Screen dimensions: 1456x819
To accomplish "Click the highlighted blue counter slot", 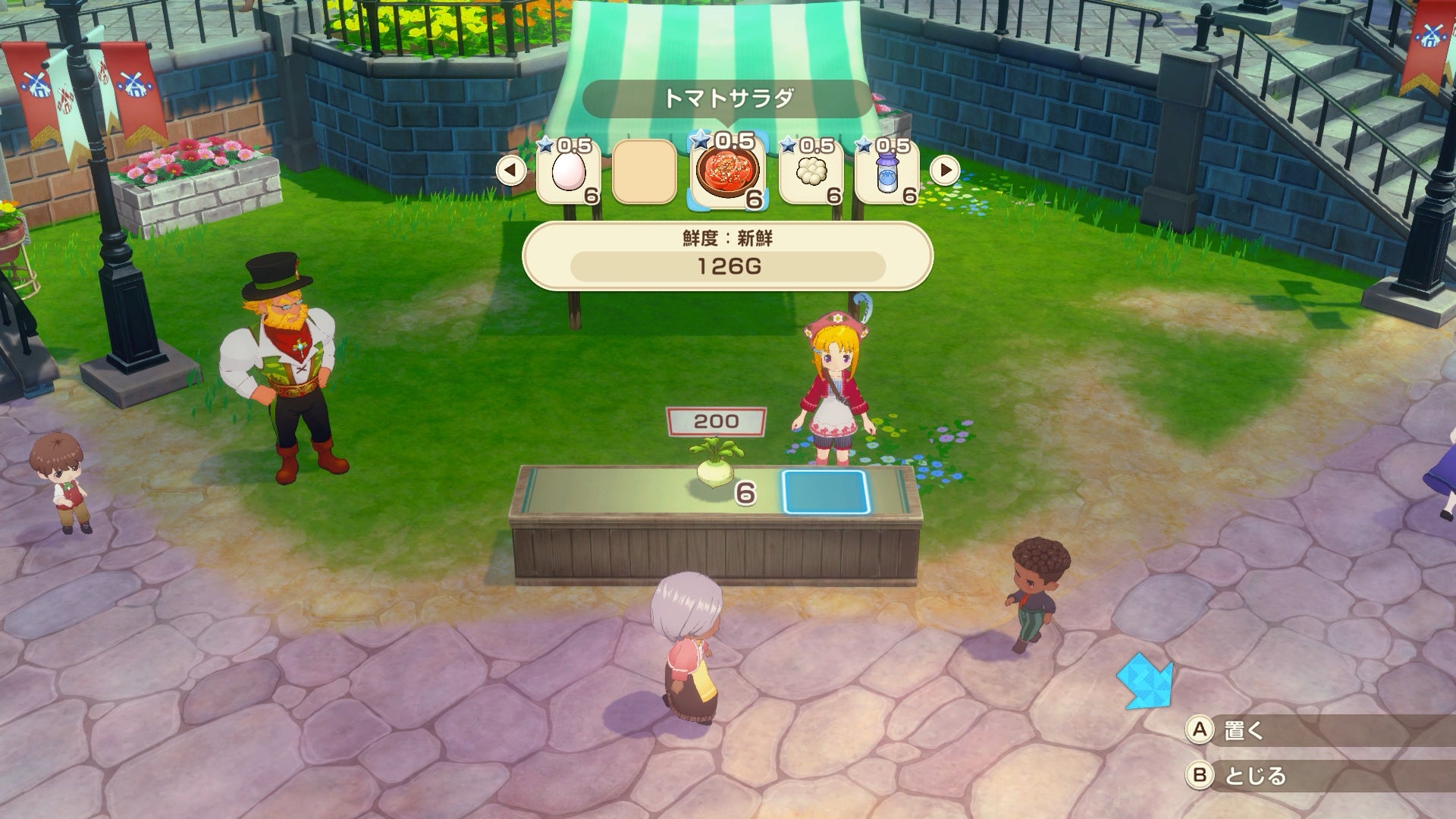I will click(824, 491).
